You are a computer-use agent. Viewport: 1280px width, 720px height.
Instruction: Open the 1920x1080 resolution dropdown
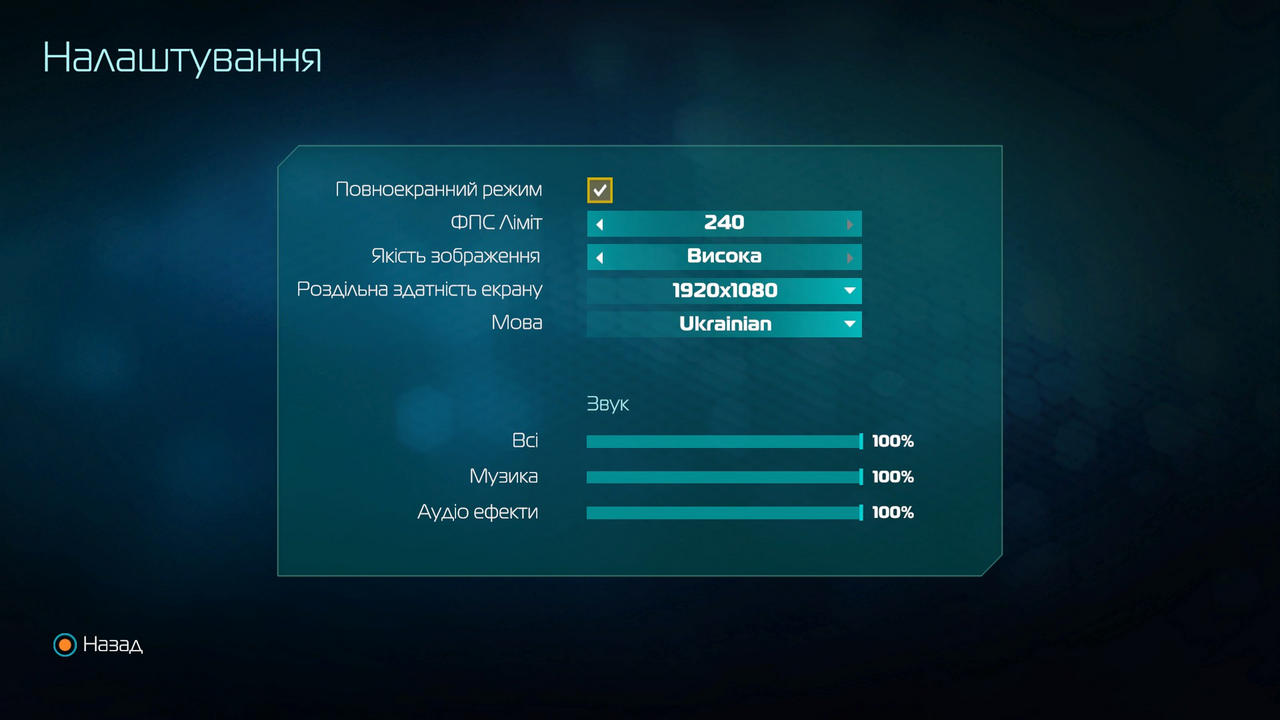[724, 291]
